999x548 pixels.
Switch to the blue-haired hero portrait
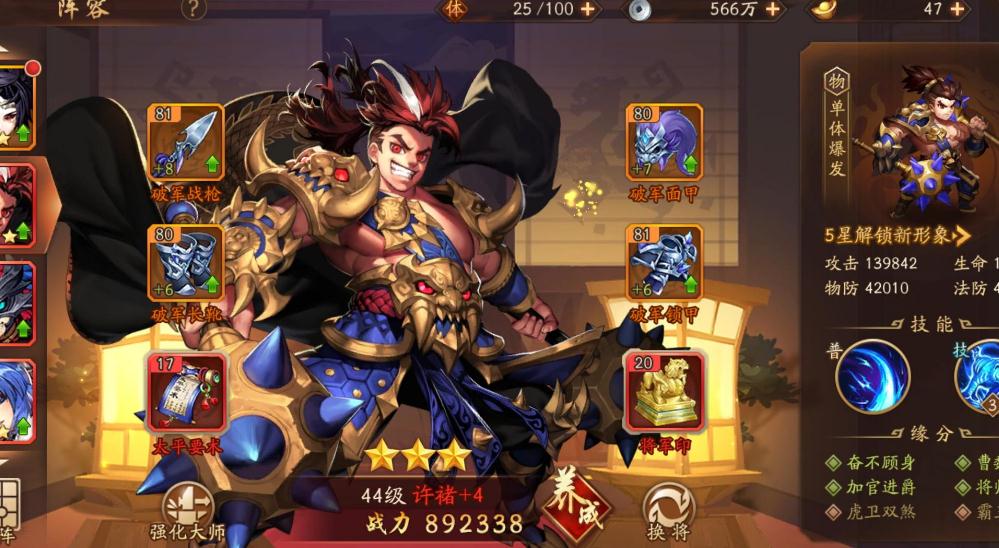pyautogui.click(x=15, y=400)
